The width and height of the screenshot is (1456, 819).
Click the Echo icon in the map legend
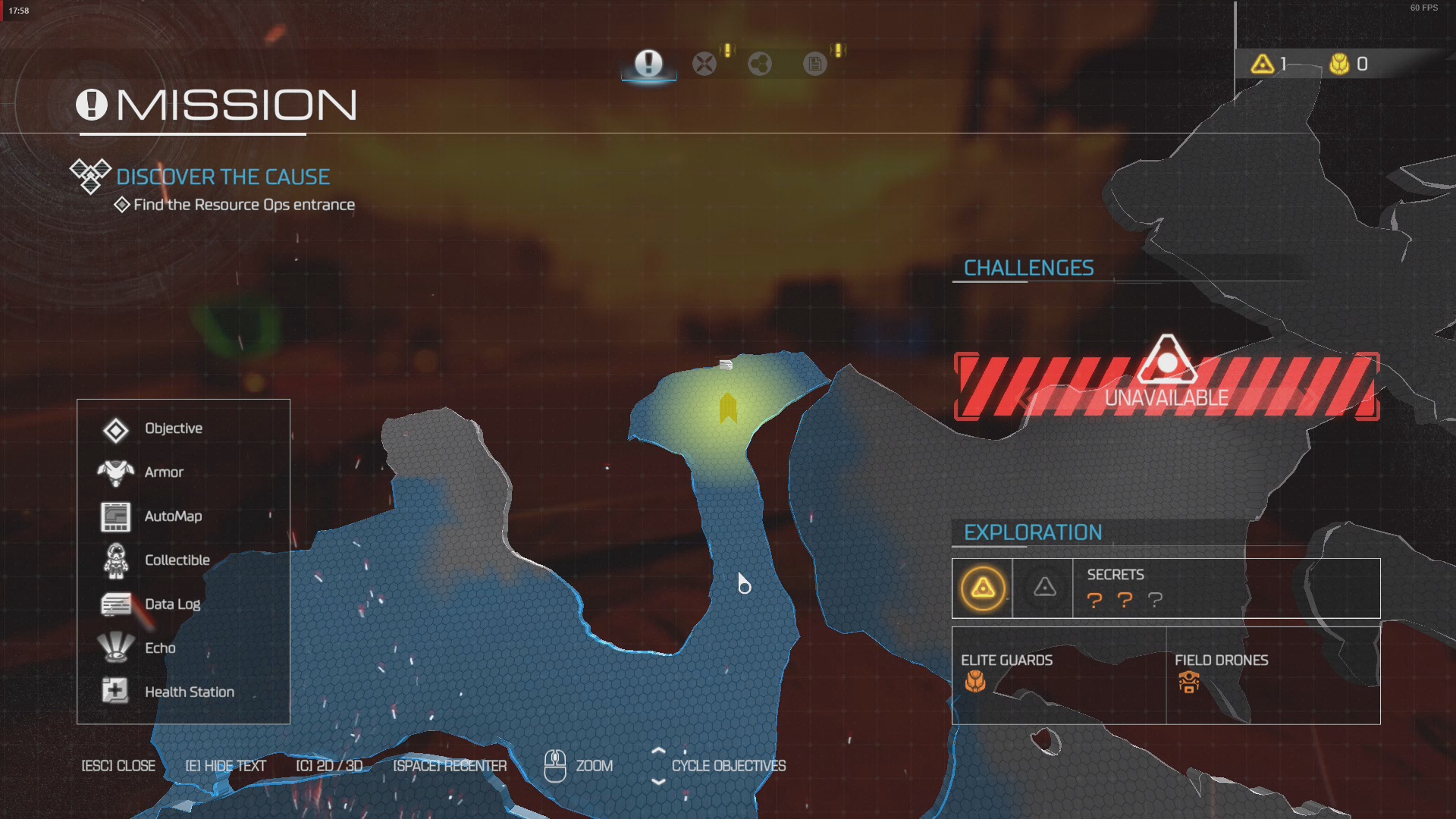point(115,648)
